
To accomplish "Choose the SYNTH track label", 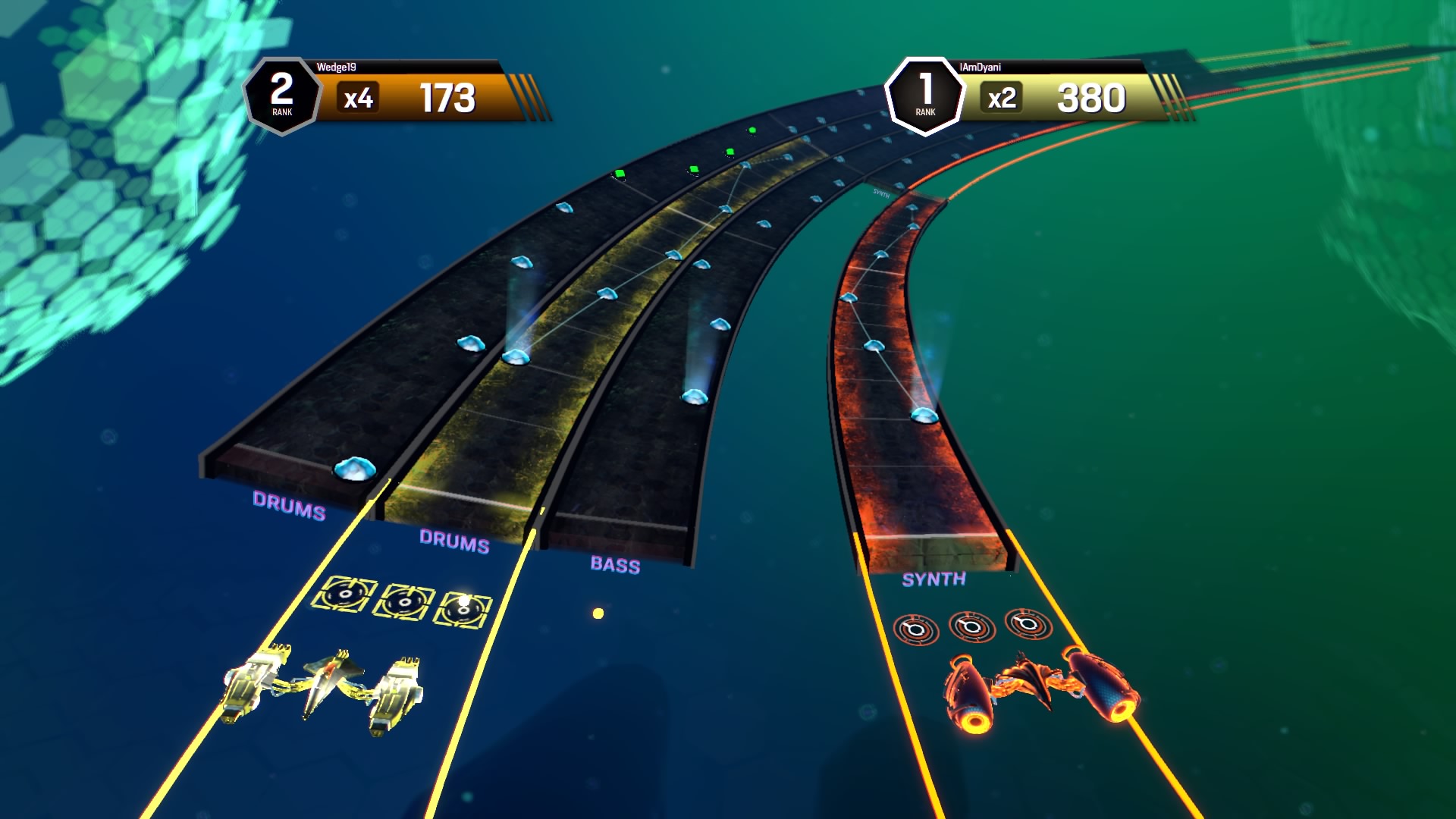I will pyautogui.click(x=934, y=579).
